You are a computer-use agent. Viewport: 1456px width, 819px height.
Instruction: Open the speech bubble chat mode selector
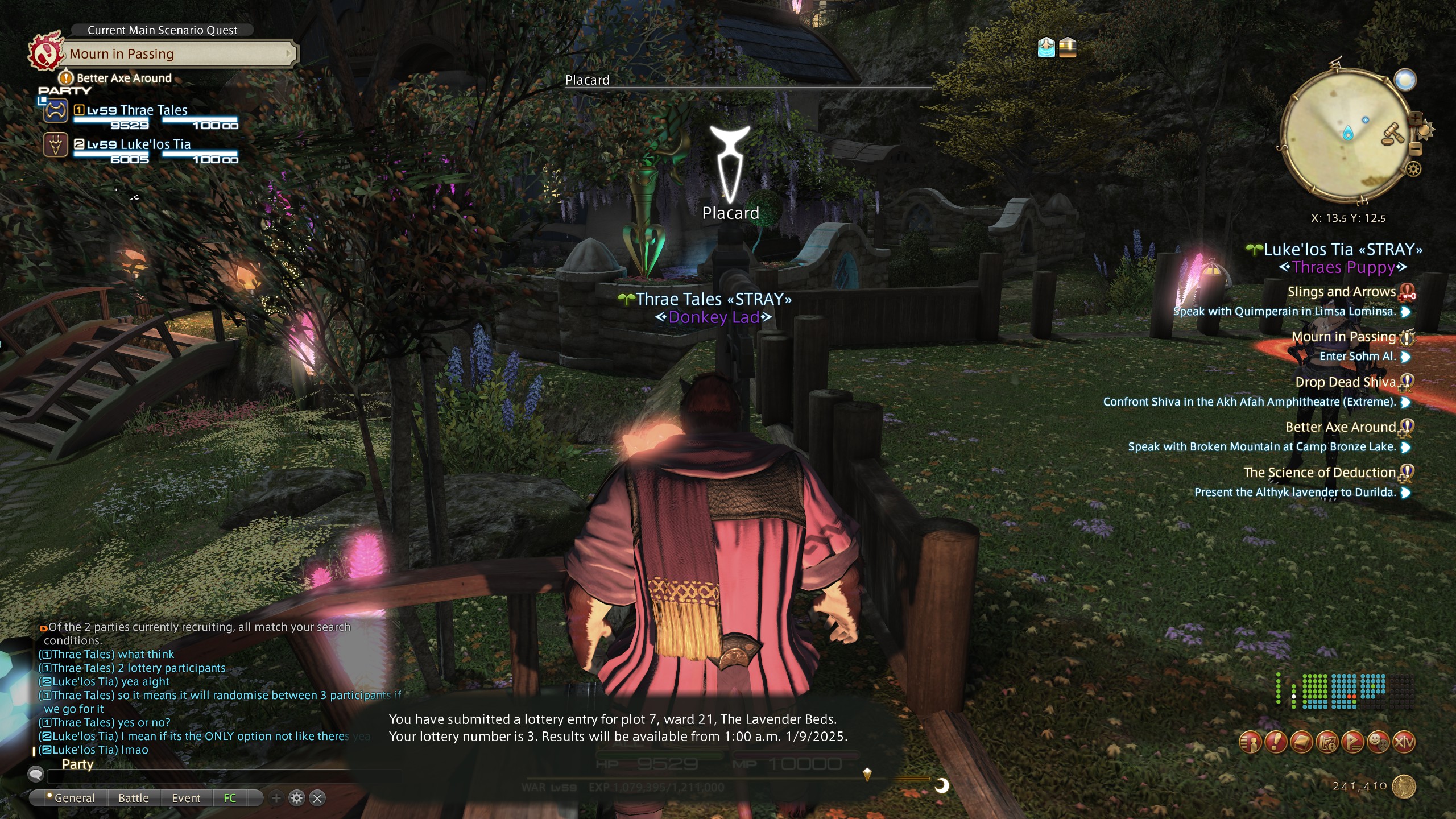click(36, 774)
